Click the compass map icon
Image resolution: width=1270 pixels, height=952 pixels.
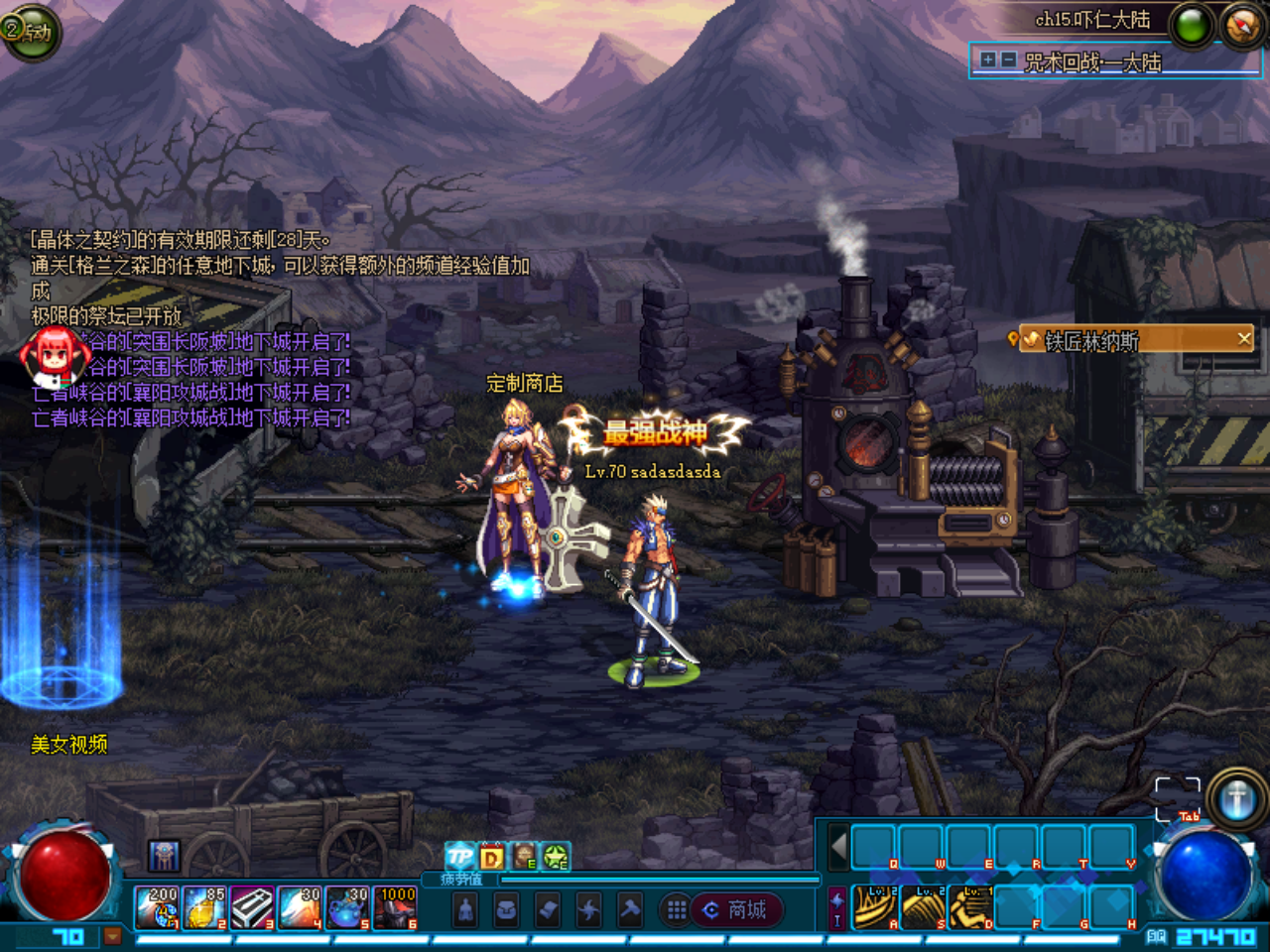pos(1241,26)
